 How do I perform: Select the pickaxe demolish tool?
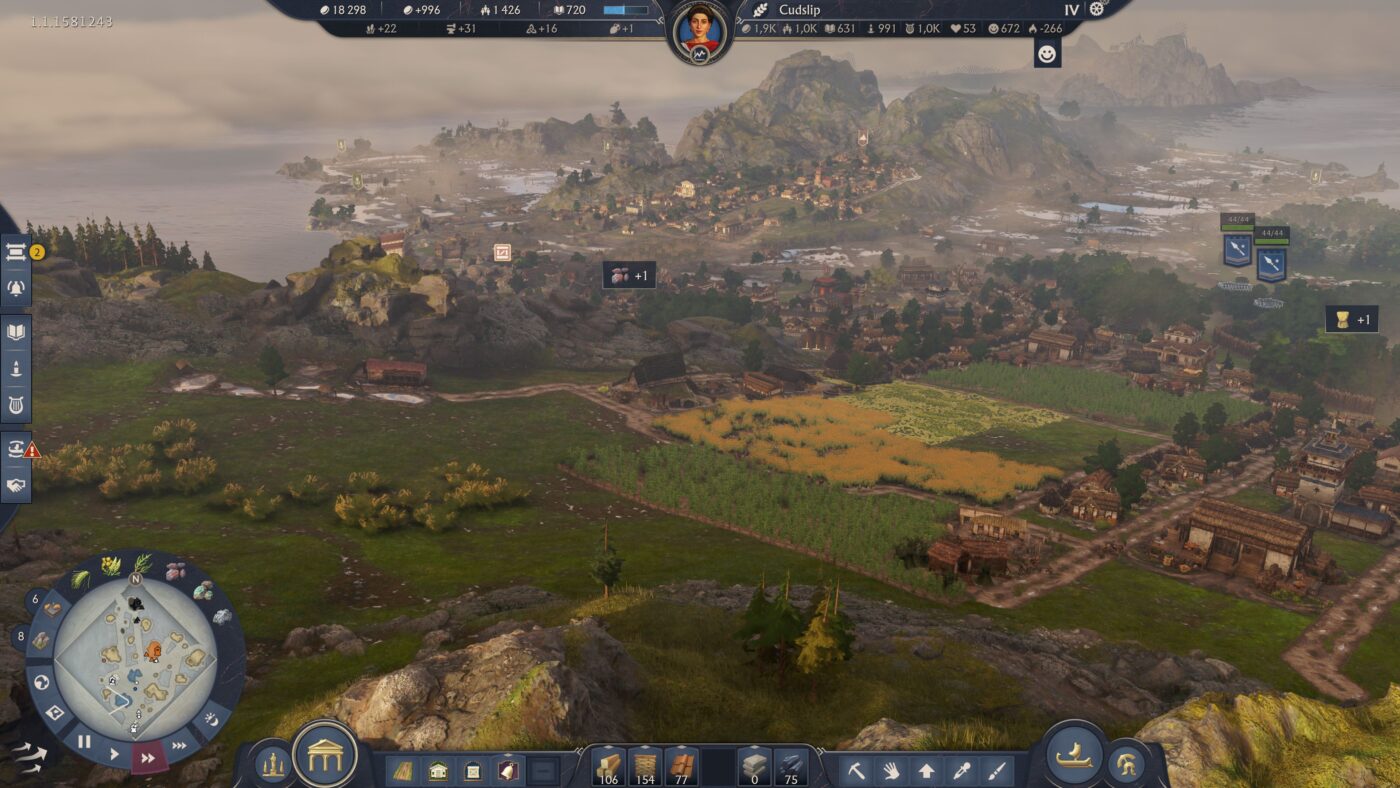[x=857, y=770]
